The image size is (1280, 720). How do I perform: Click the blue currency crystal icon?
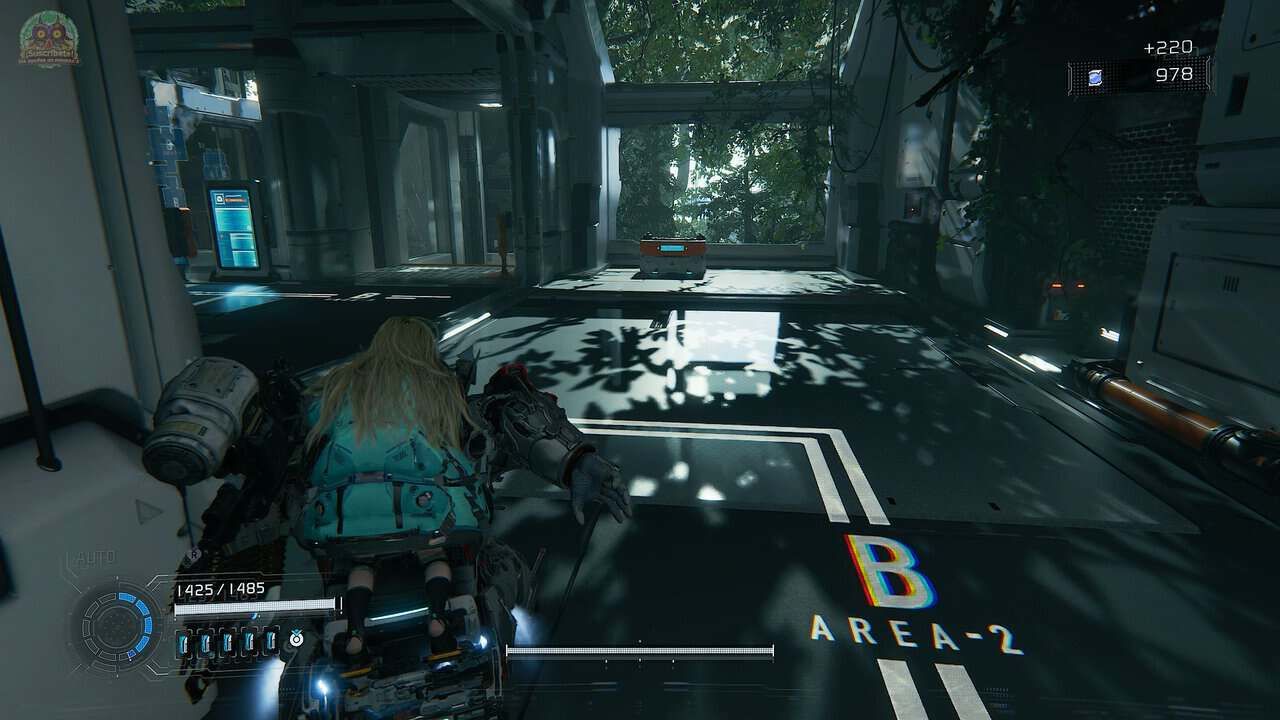point(1096,77)
